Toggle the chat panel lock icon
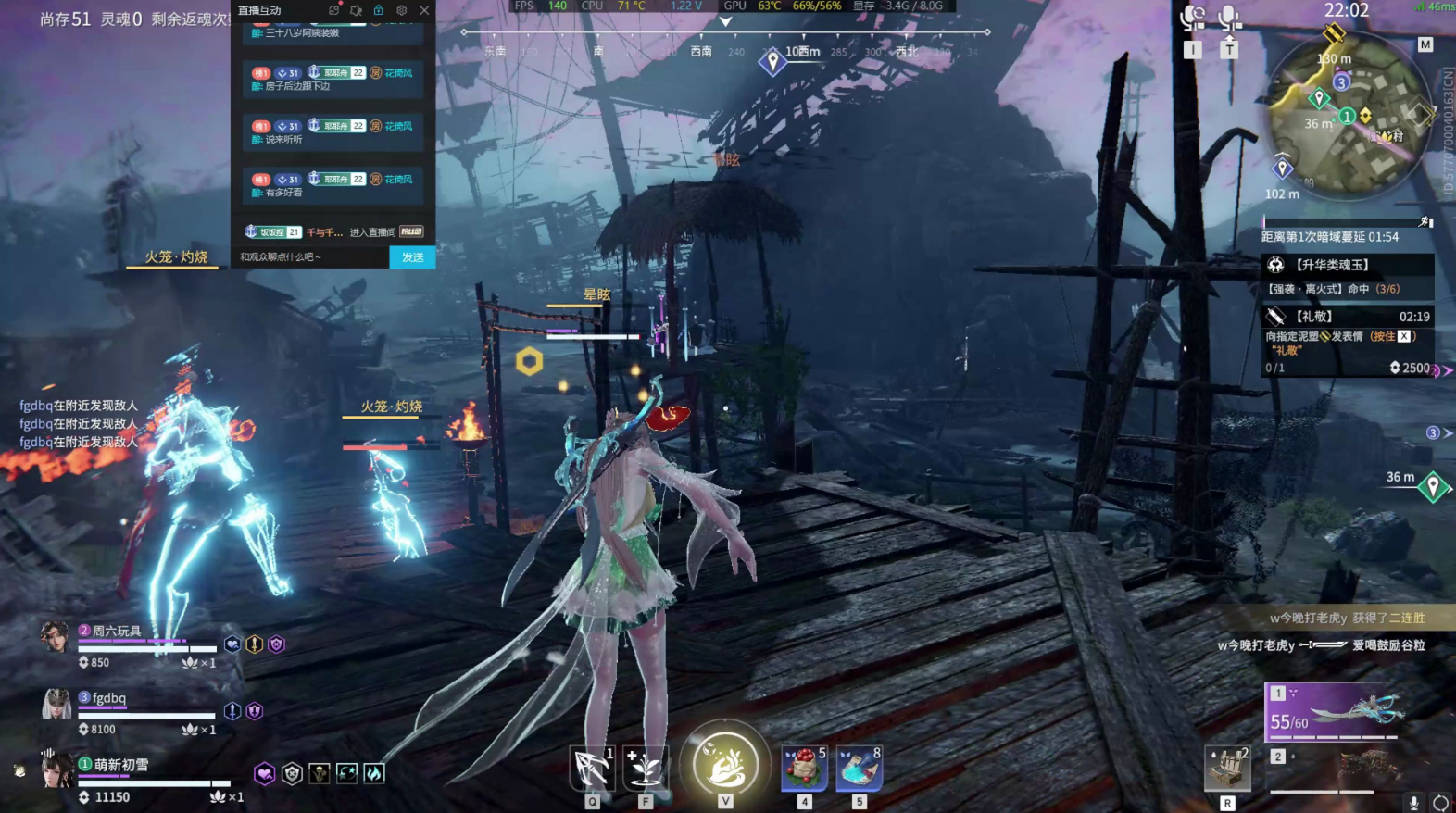Image resolution: width=1456 pixels, height=813 pixels. 378,10
